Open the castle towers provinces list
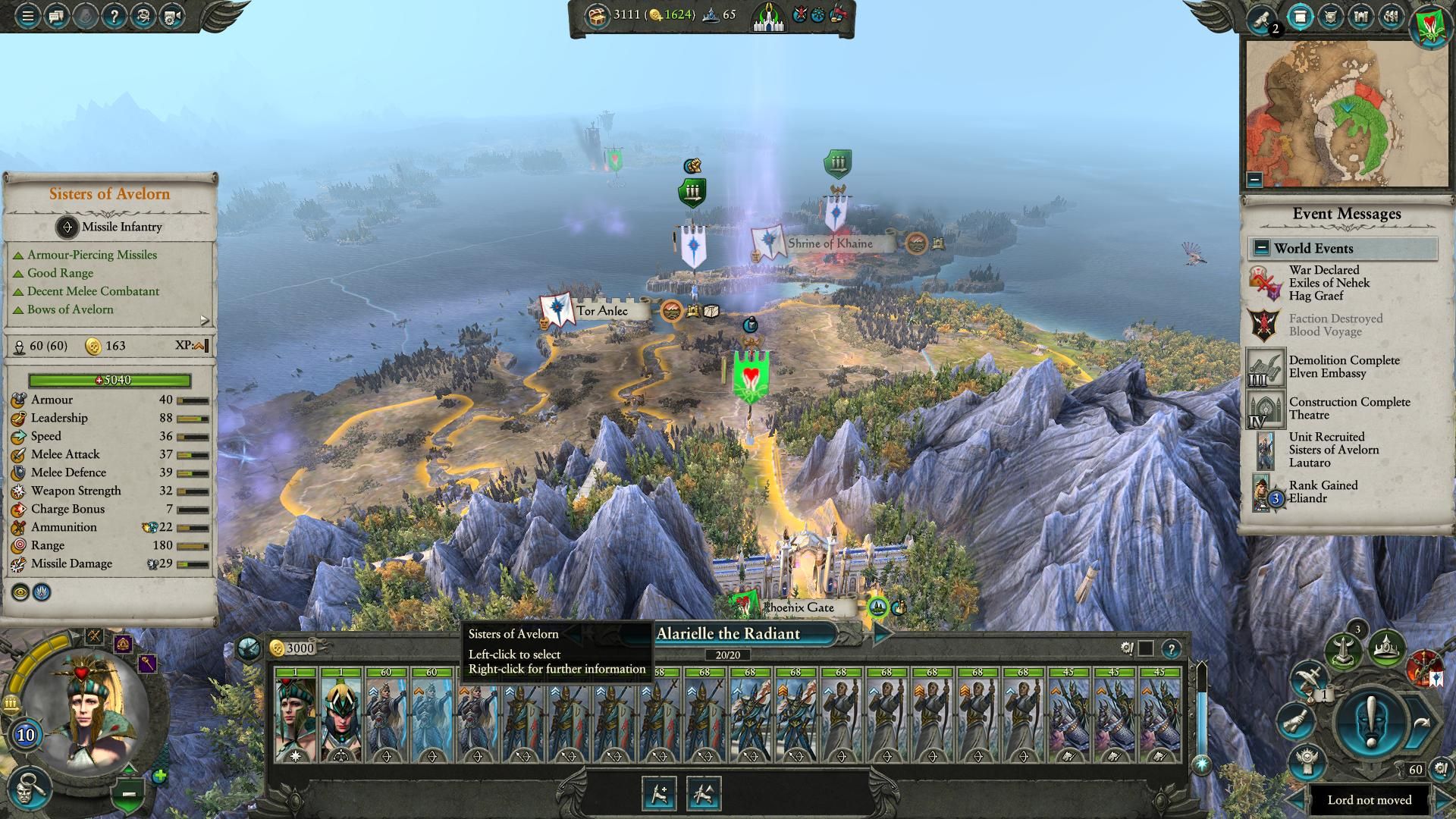1456x819 pixels. point(1360,17)
